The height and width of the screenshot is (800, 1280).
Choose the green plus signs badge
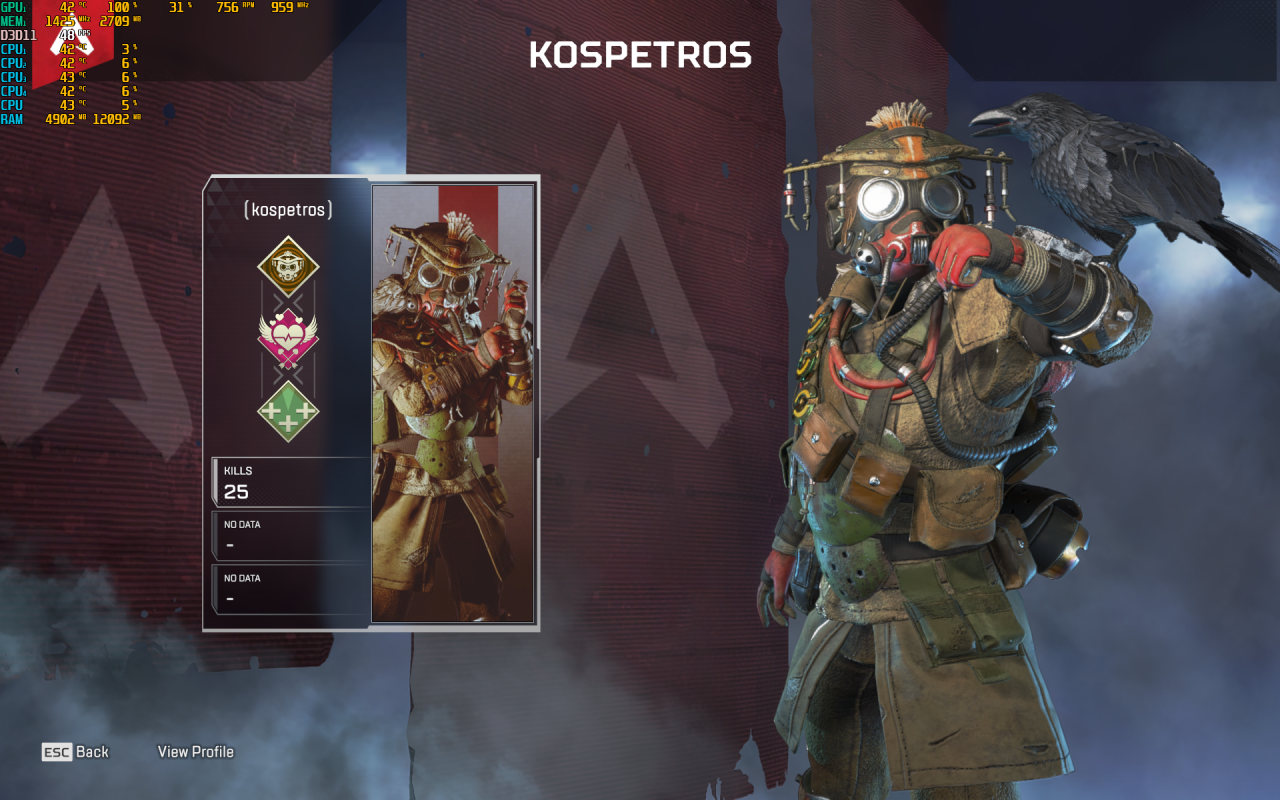pos(288,411)
